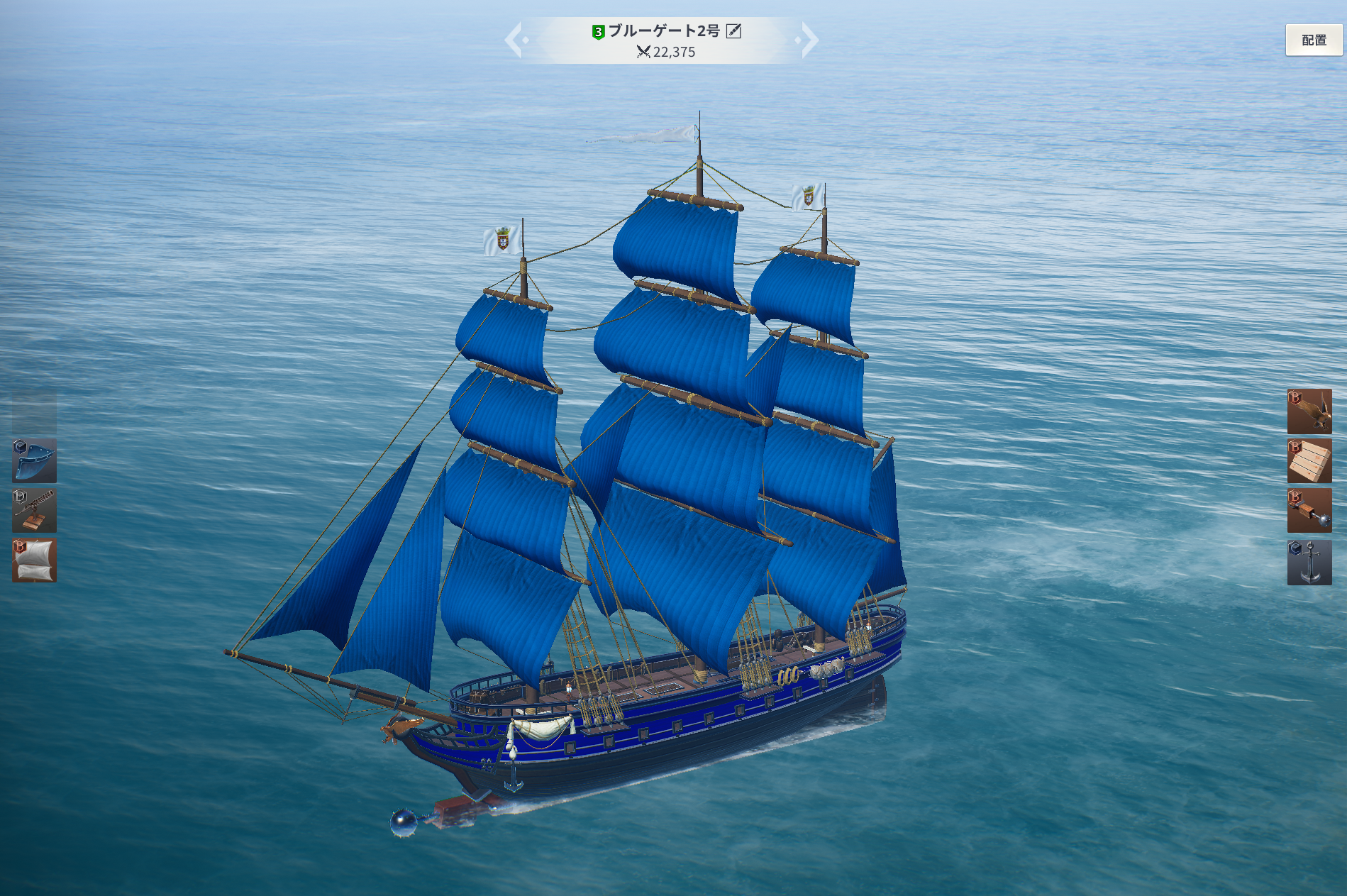Open the wooden planks equipment slot

pos(1309,460)
